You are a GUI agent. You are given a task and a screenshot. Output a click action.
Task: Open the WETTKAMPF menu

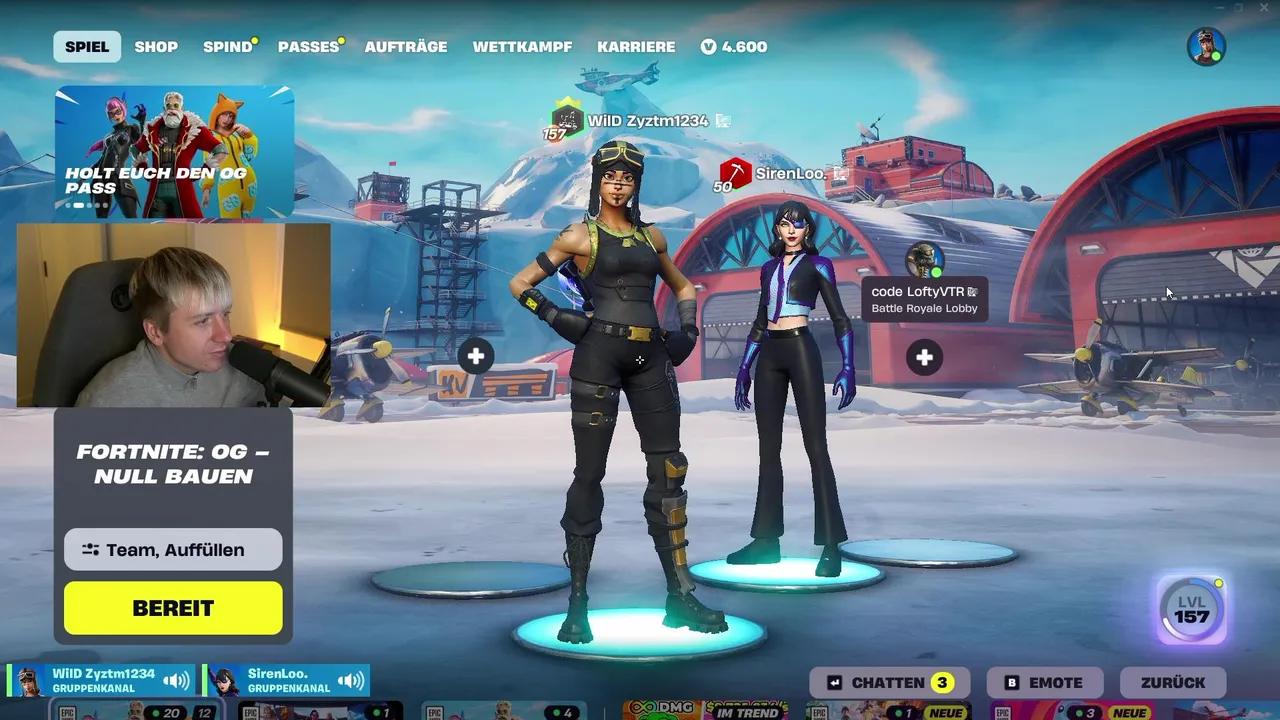[522, 46]
